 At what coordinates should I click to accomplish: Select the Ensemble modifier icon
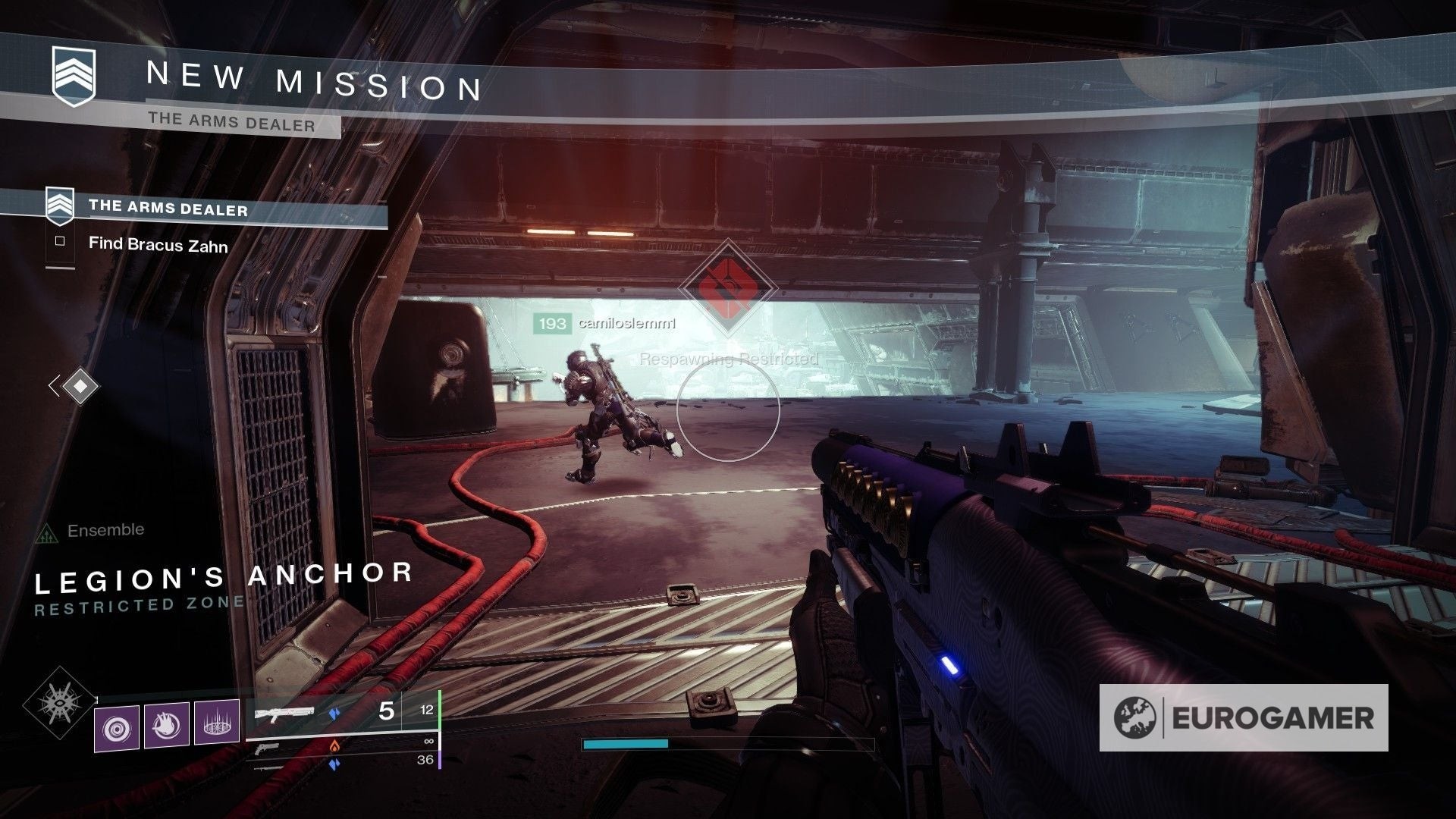point(47,533)
